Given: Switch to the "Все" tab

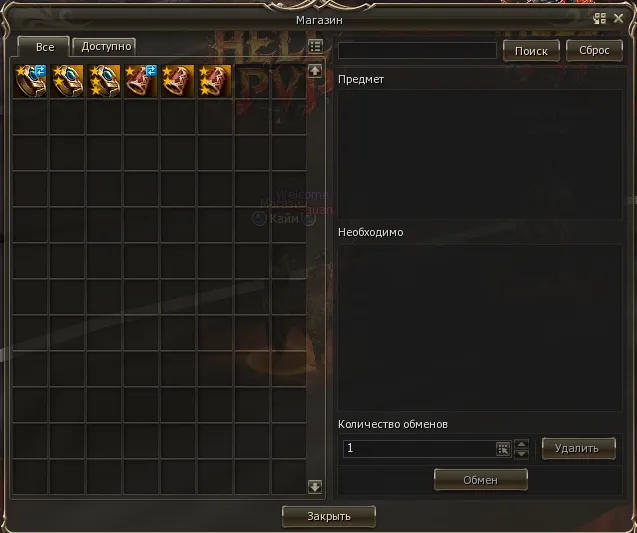Looking at the screenshot, I should pyautogui.click(x=44, y=47).
